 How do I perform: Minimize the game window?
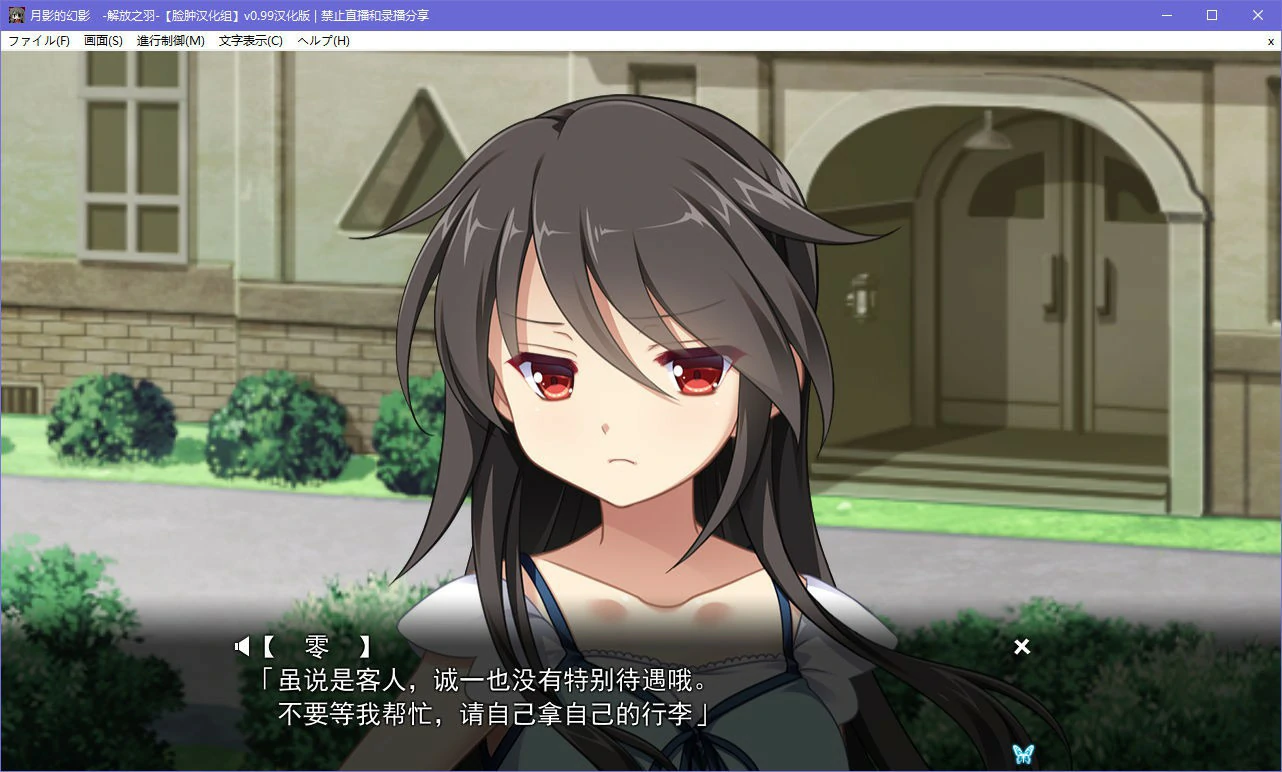click(x=1166, y=14)
